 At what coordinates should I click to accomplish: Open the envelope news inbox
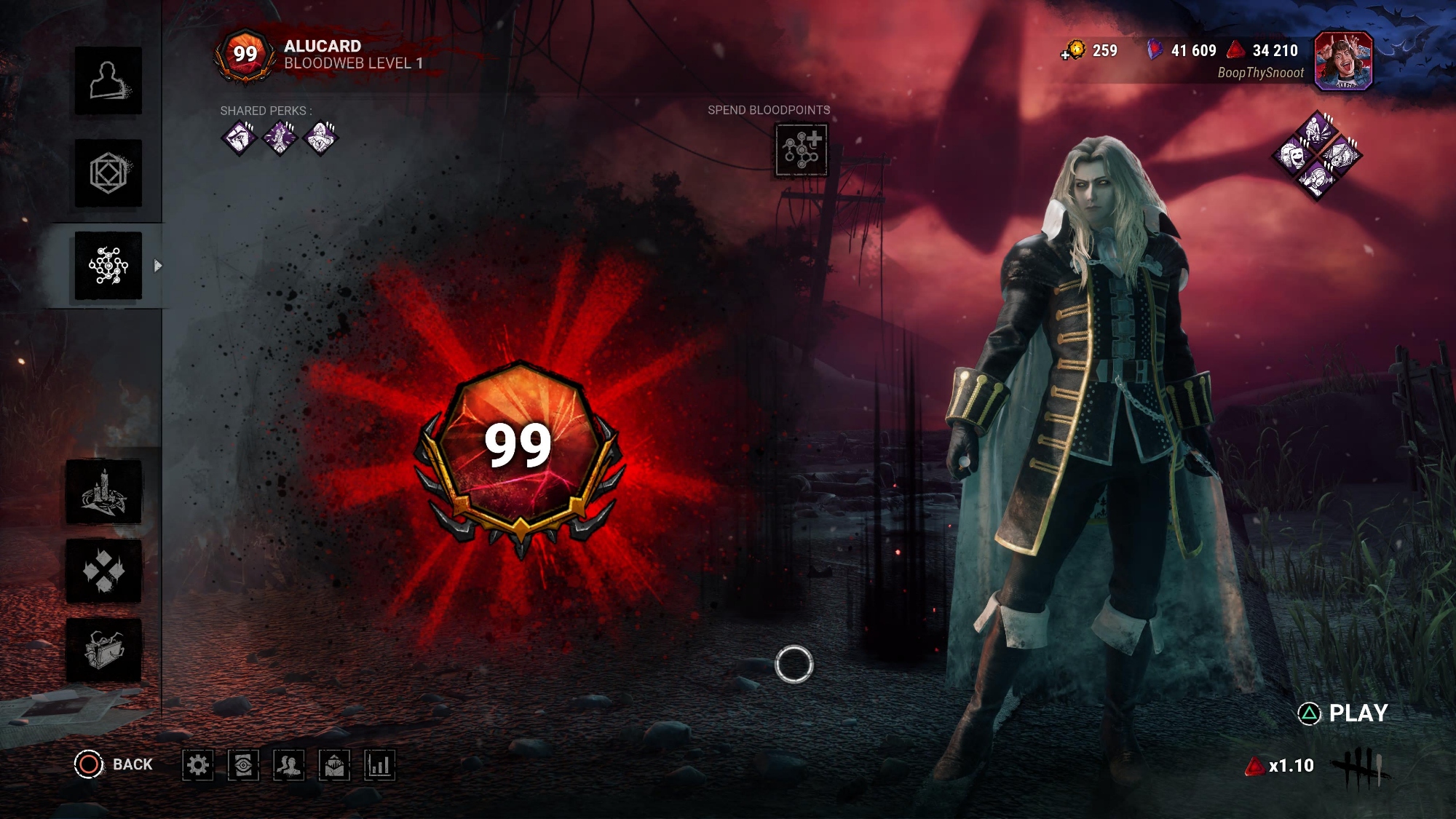click(x=335, y=765)
